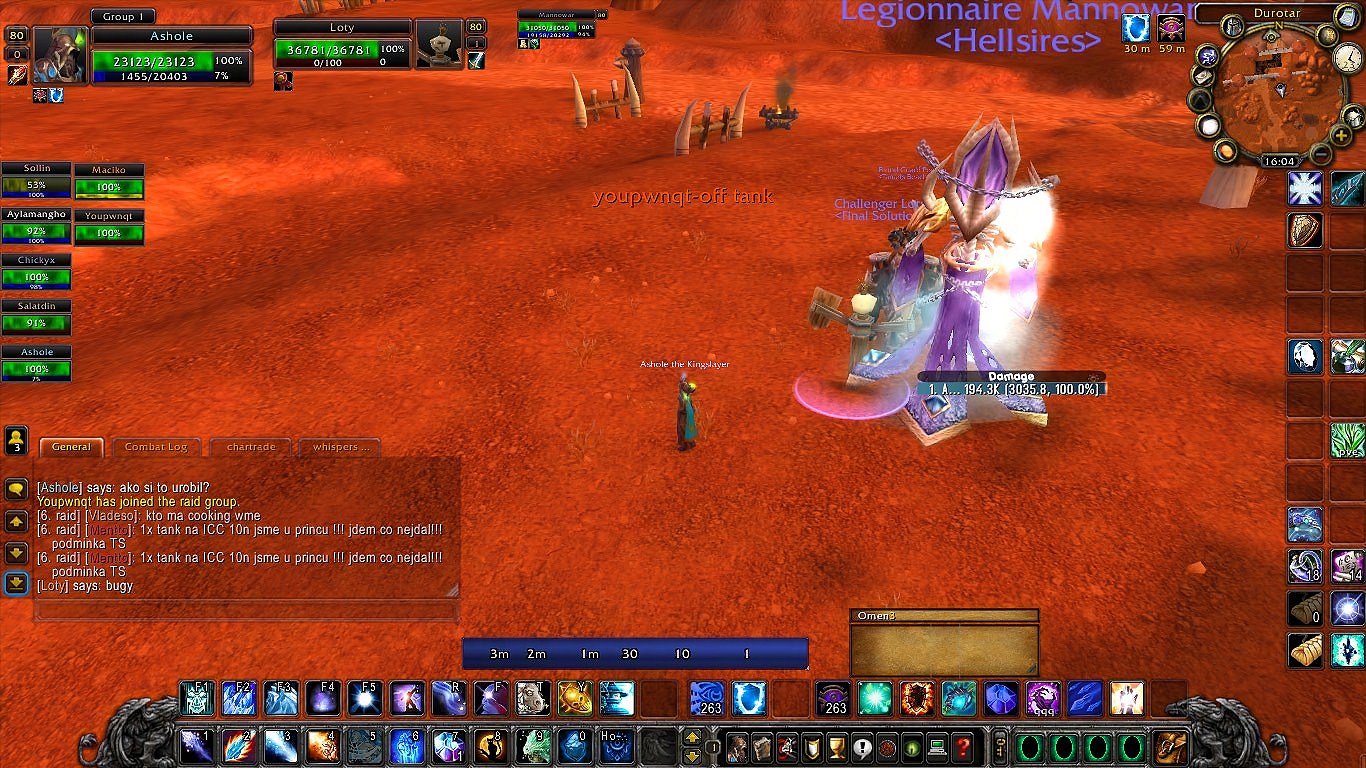Switch to the Combat Log chat tab

coord(156,447)
